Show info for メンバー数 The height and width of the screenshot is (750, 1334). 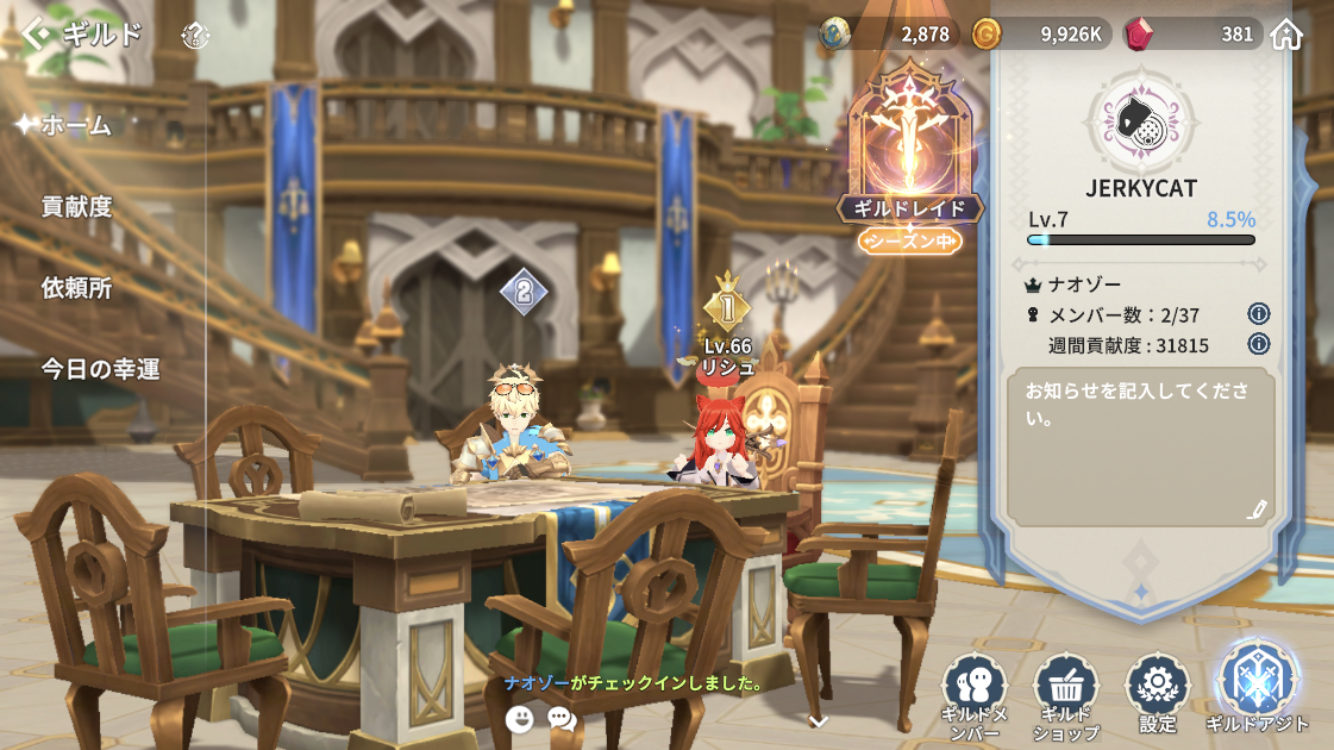(1258, 314)
